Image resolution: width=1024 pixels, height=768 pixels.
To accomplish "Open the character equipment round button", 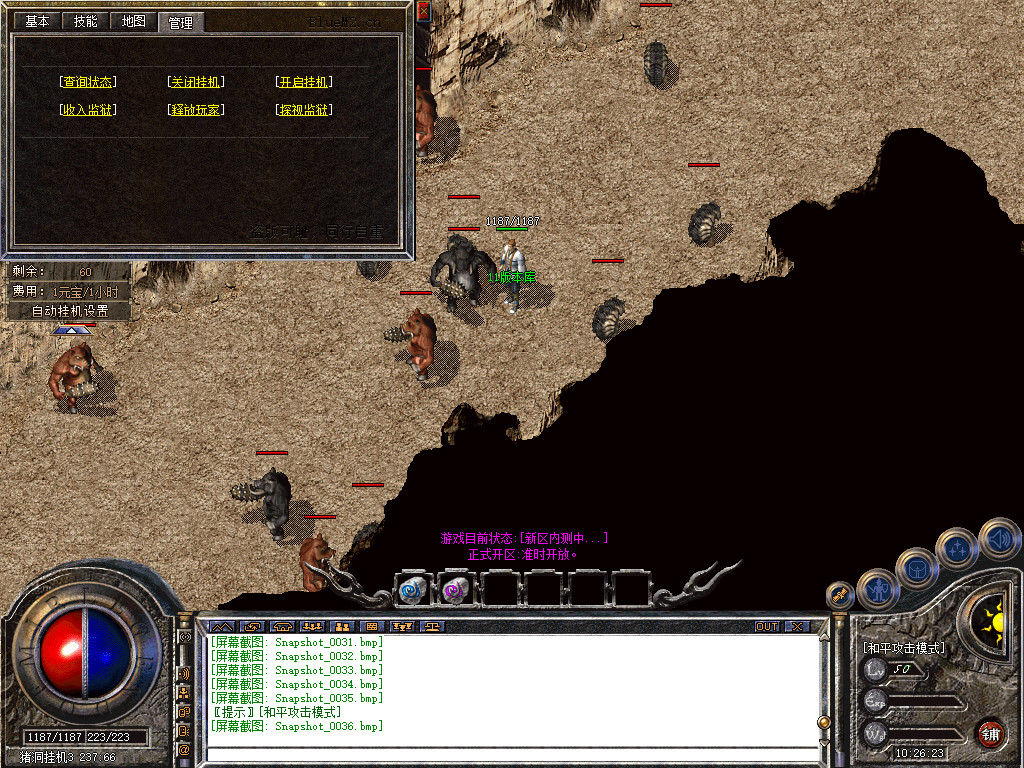I will tap(878, 589).
